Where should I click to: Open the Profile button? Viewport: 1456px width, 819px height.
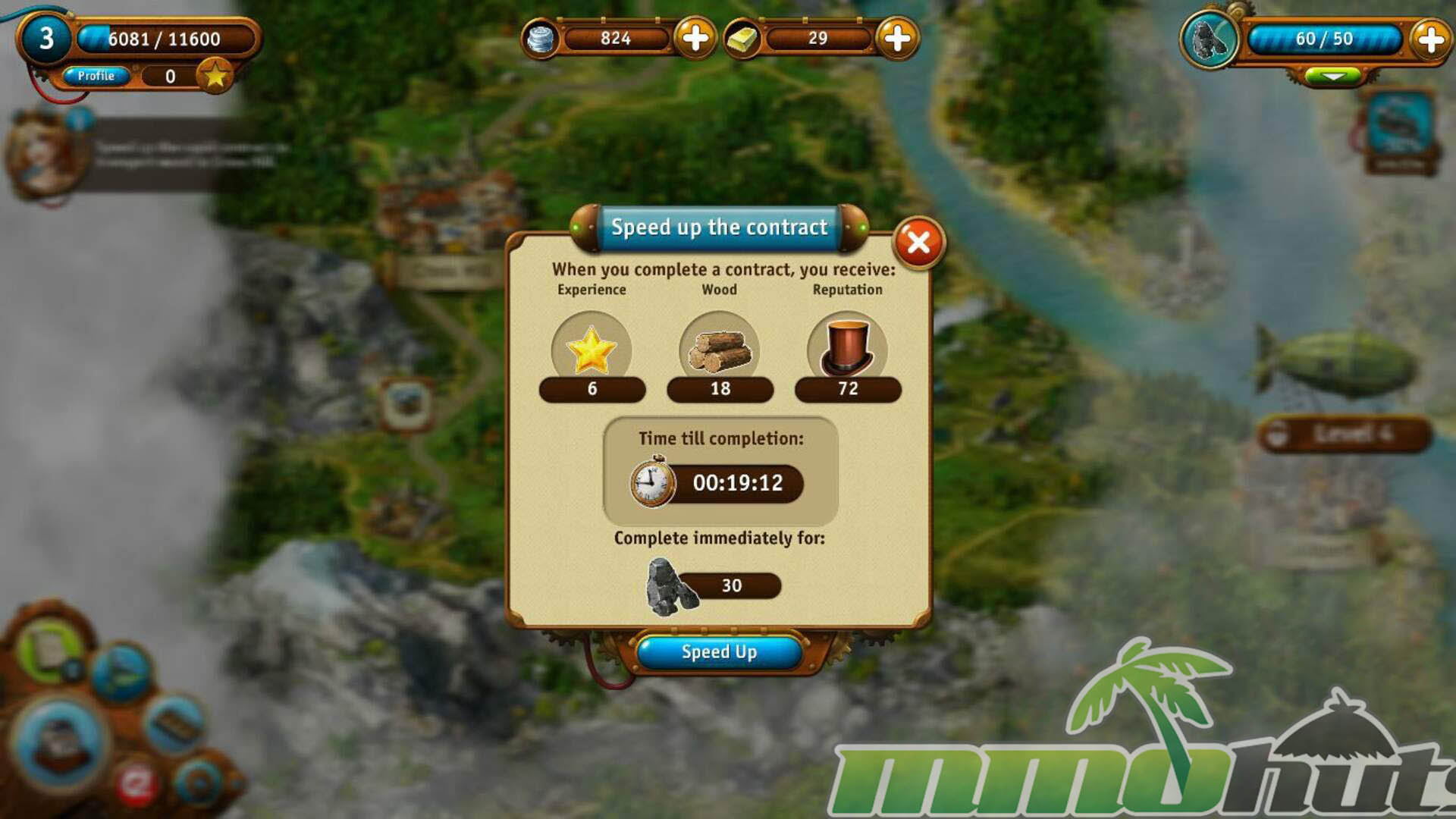[x=96, y=76]
